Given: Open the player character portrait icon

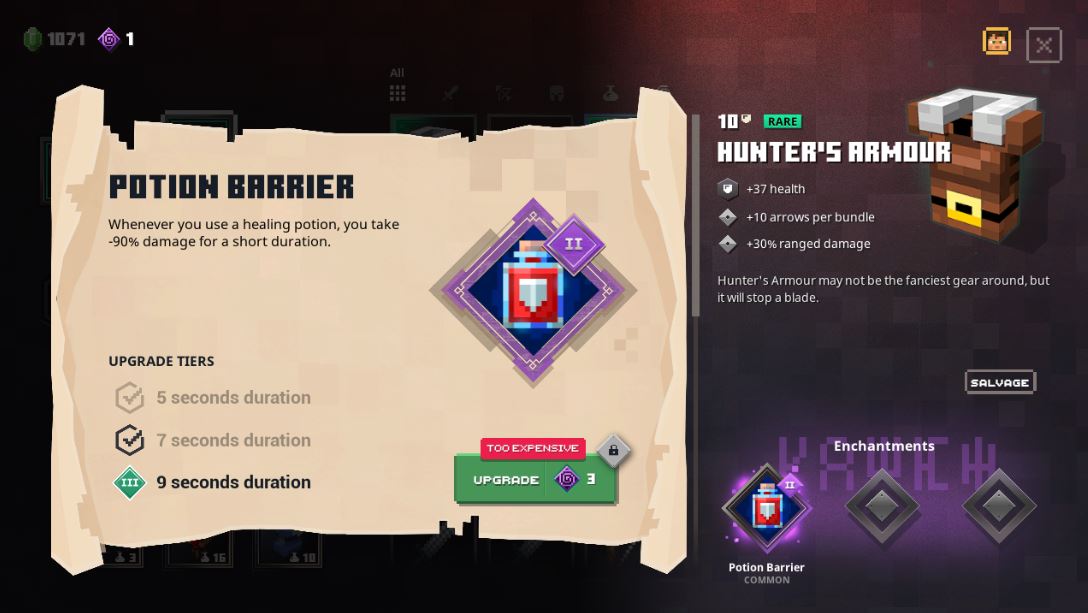Looking at the screenshot, I should click(997, 42).
